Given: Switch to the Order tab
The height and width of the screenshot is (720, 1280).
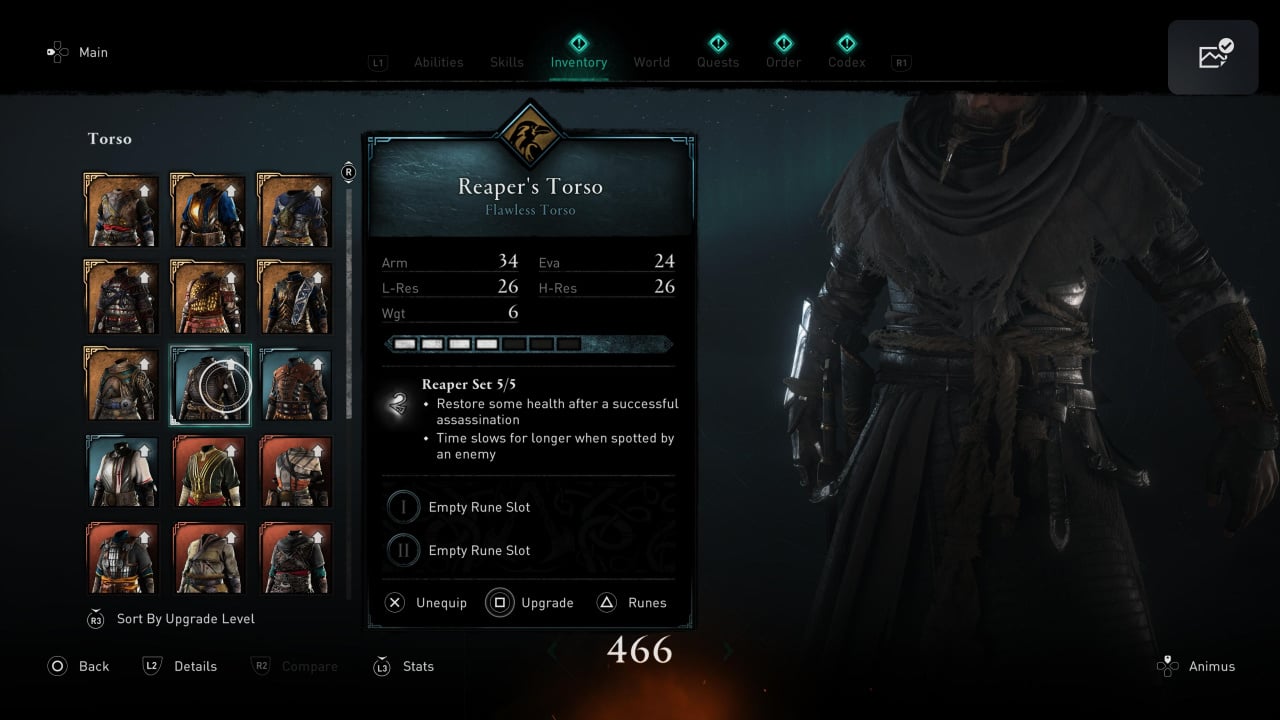Looking at the screenshot, I should (783, 62).
